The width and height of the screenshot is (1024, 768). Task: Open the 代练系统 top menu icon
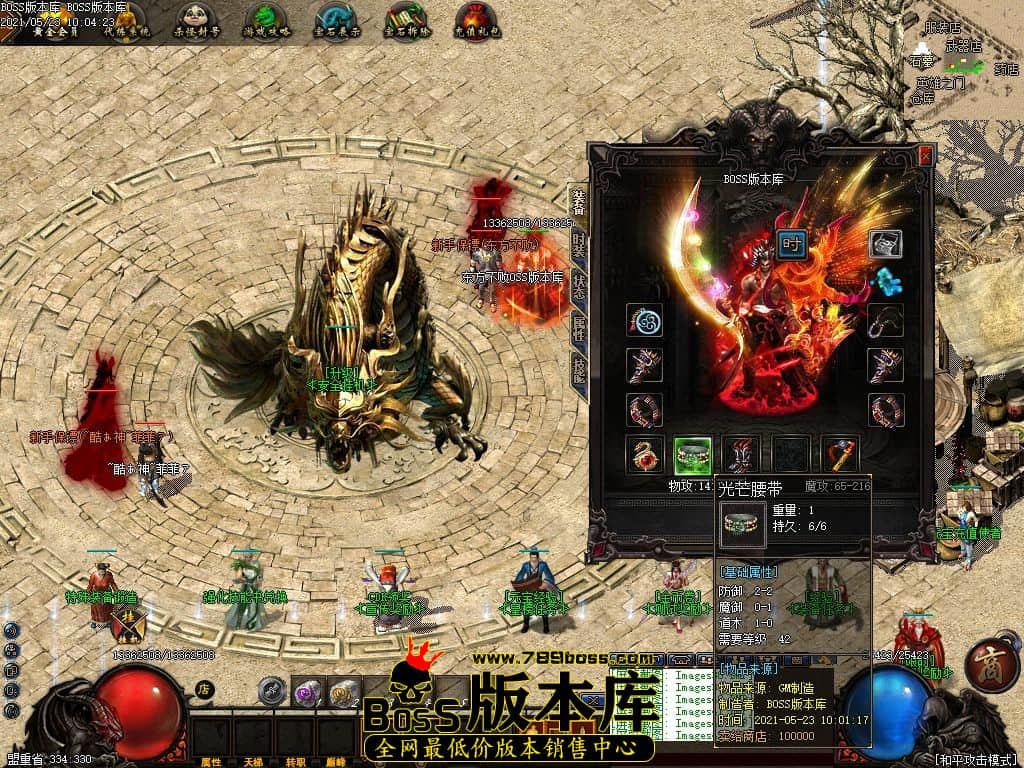(128, 18)
